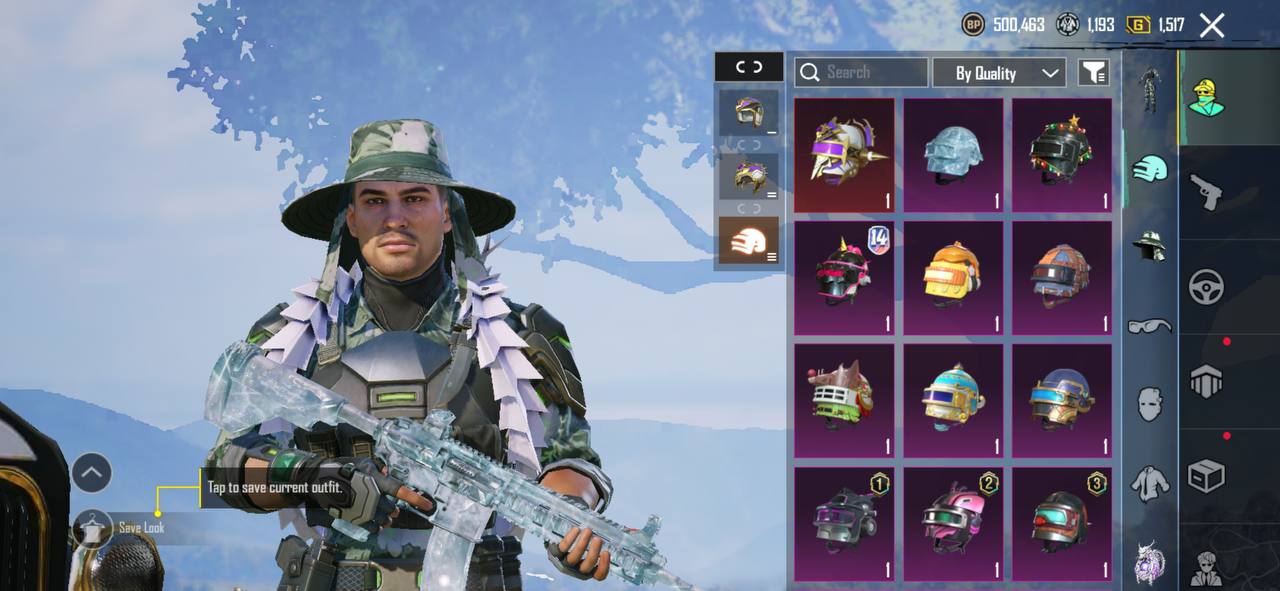
Task: Choose the Christmas lights helmet skin
Action: [x=1061, y=154]
